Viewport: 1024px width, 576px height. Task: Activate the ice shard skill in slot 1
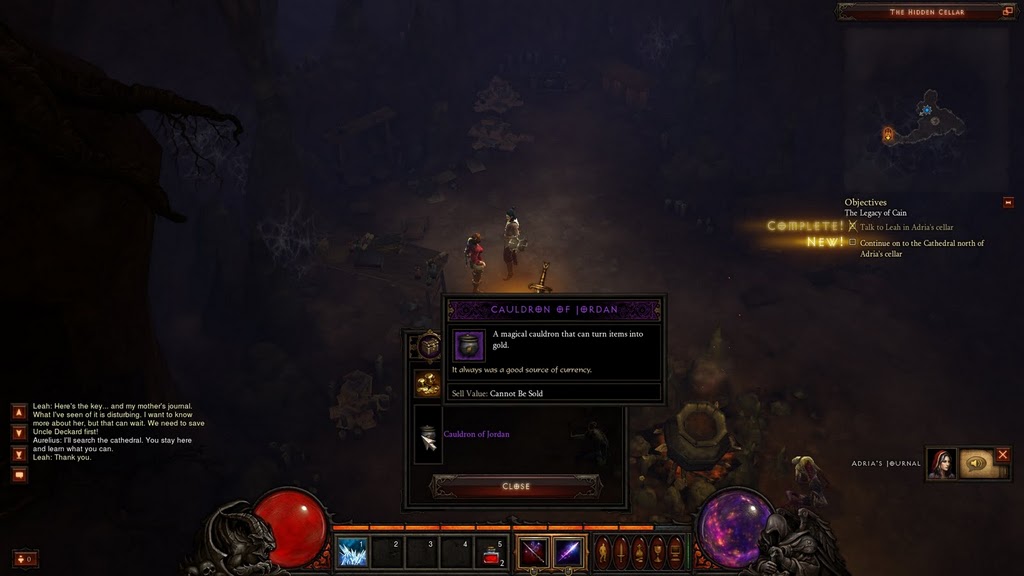click(352, 552)
